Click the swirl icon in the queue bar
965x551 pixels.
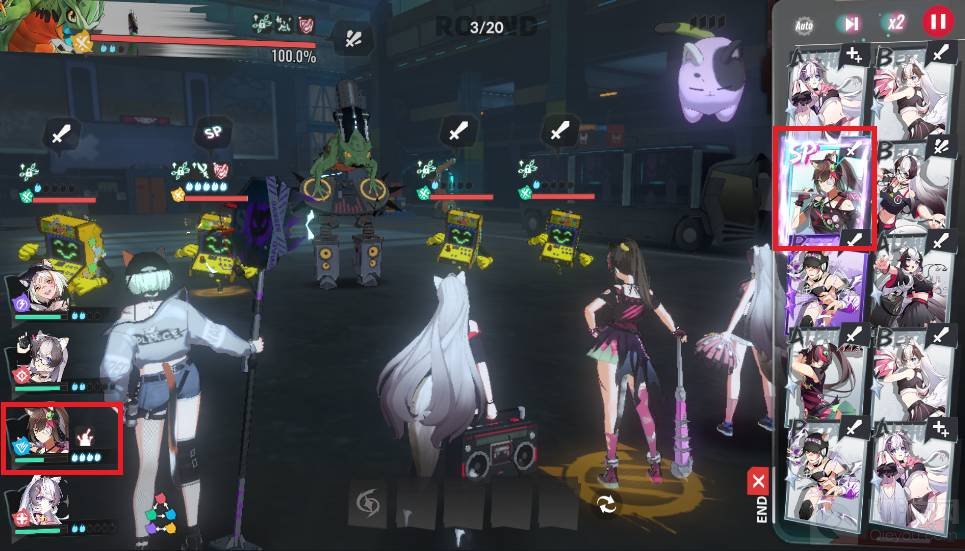tap(366, 504)
